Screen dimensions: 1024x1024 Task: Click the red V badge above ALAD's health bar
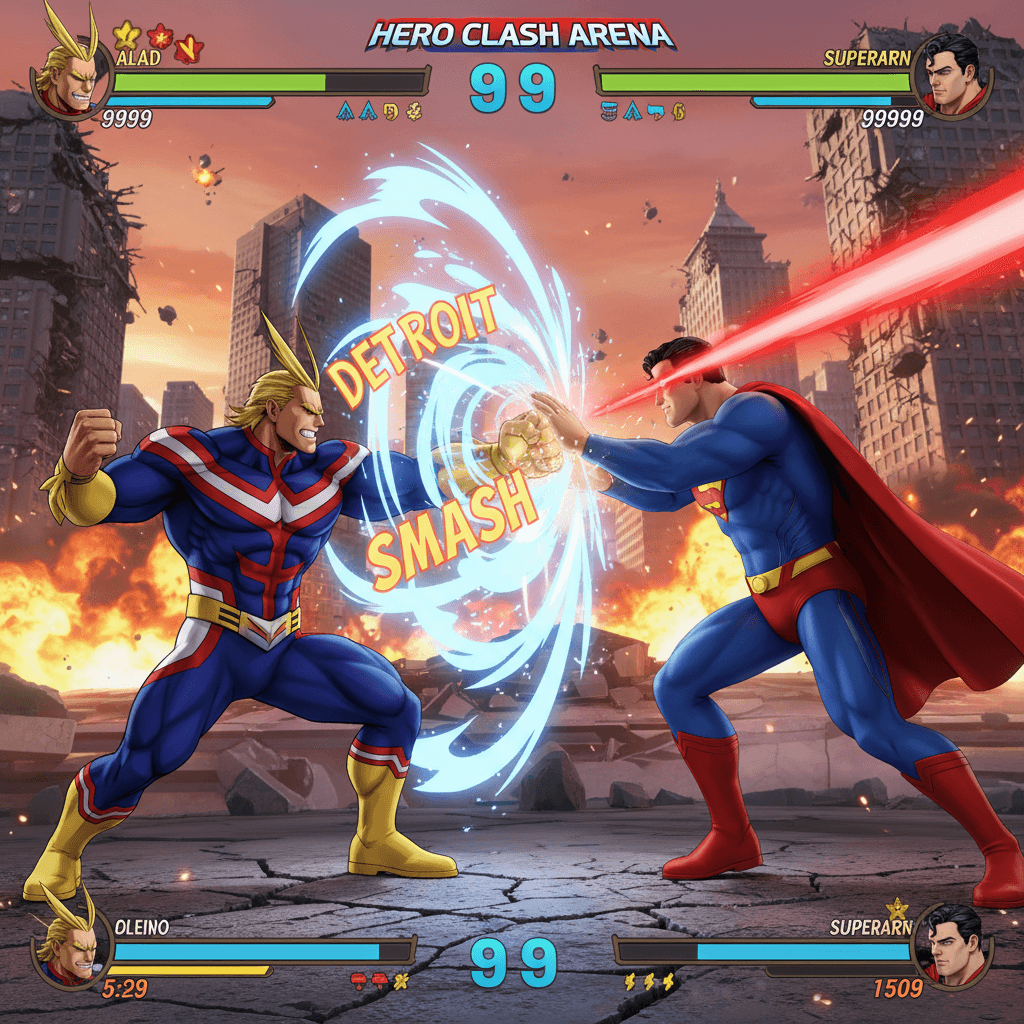pyautogui.click(x=187, y=47)
